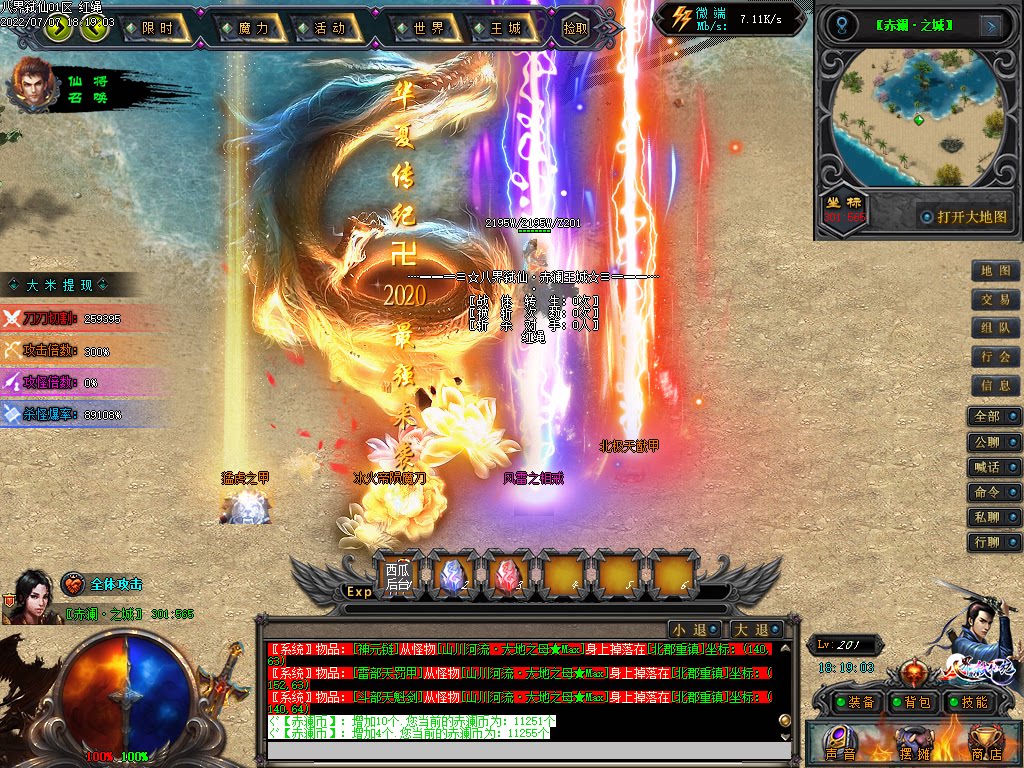1024x768 pixels.
Task: Click the 拾取 pickup button
Action: [x=575, y=29]
